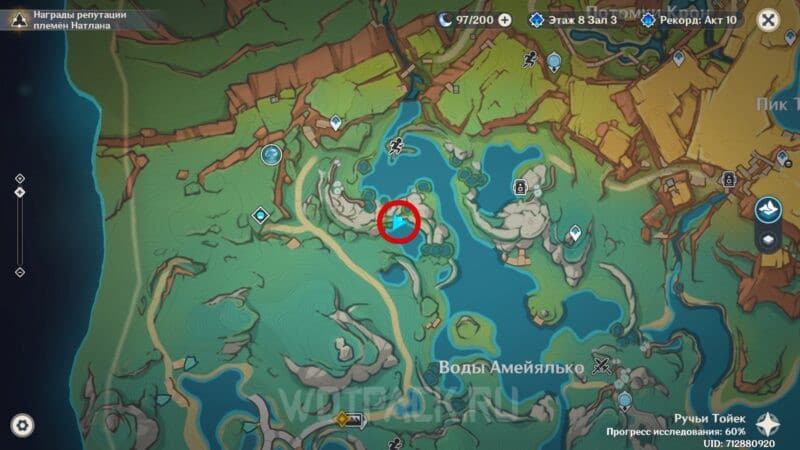
Task: Select the running figure marker above the lake
Action: pyautogui.click(x=398, y=146)
